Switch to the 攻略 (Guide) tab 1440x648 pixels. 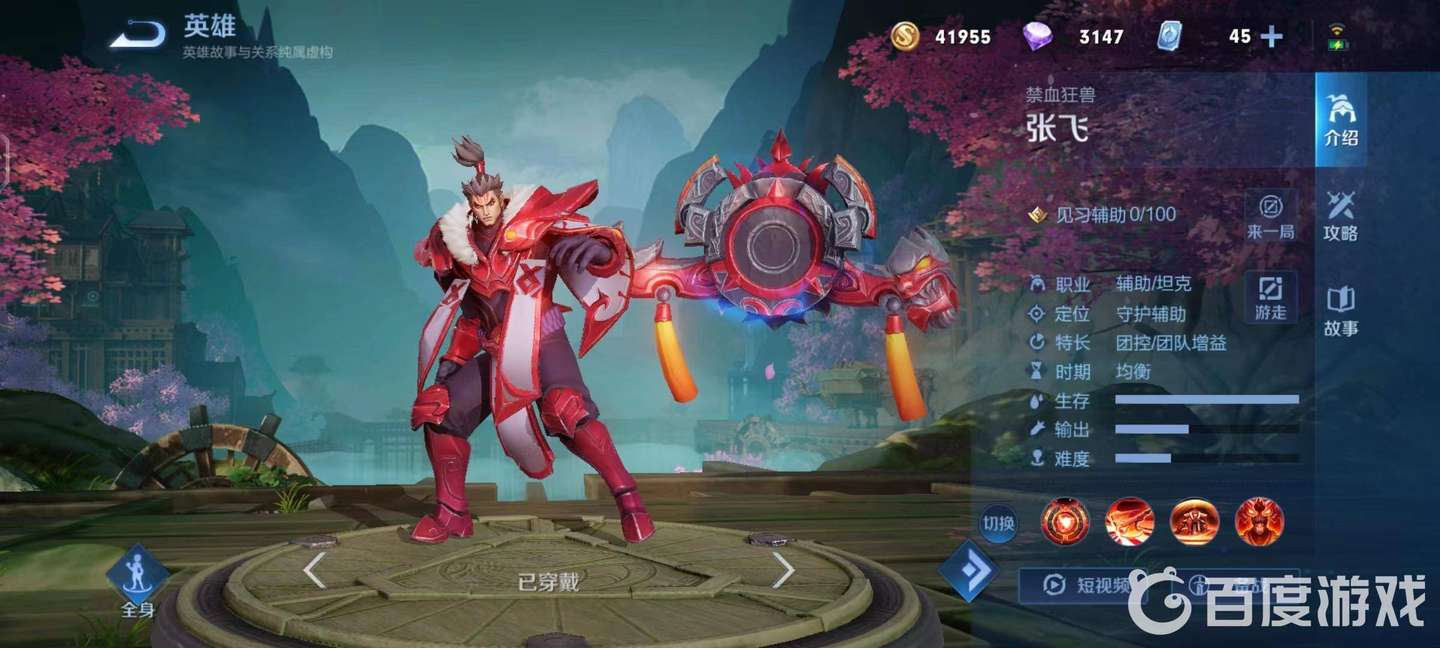1340,215
